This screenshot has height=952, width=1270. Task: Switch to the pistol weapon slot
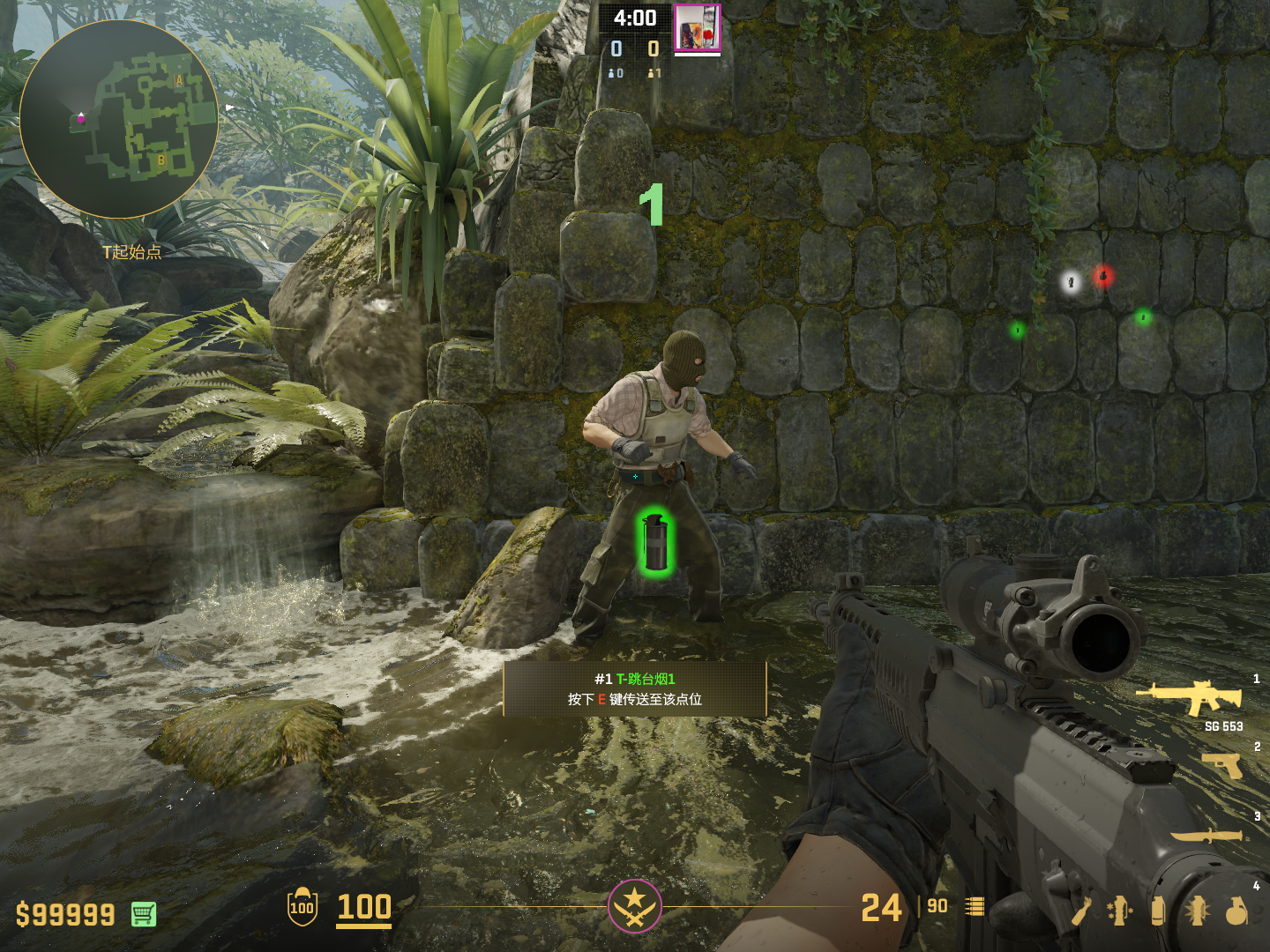click(x=1223, y=765)
